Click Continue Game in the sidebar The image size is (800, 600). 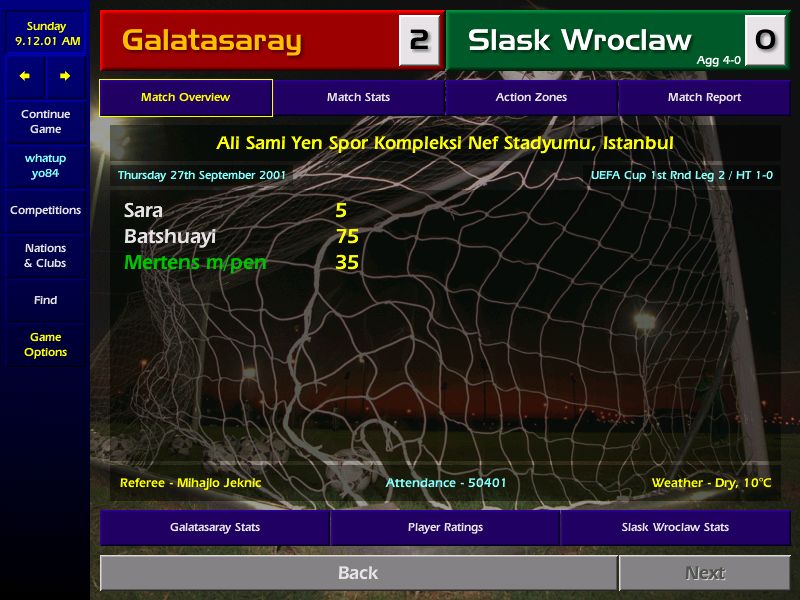coord(45,122)
